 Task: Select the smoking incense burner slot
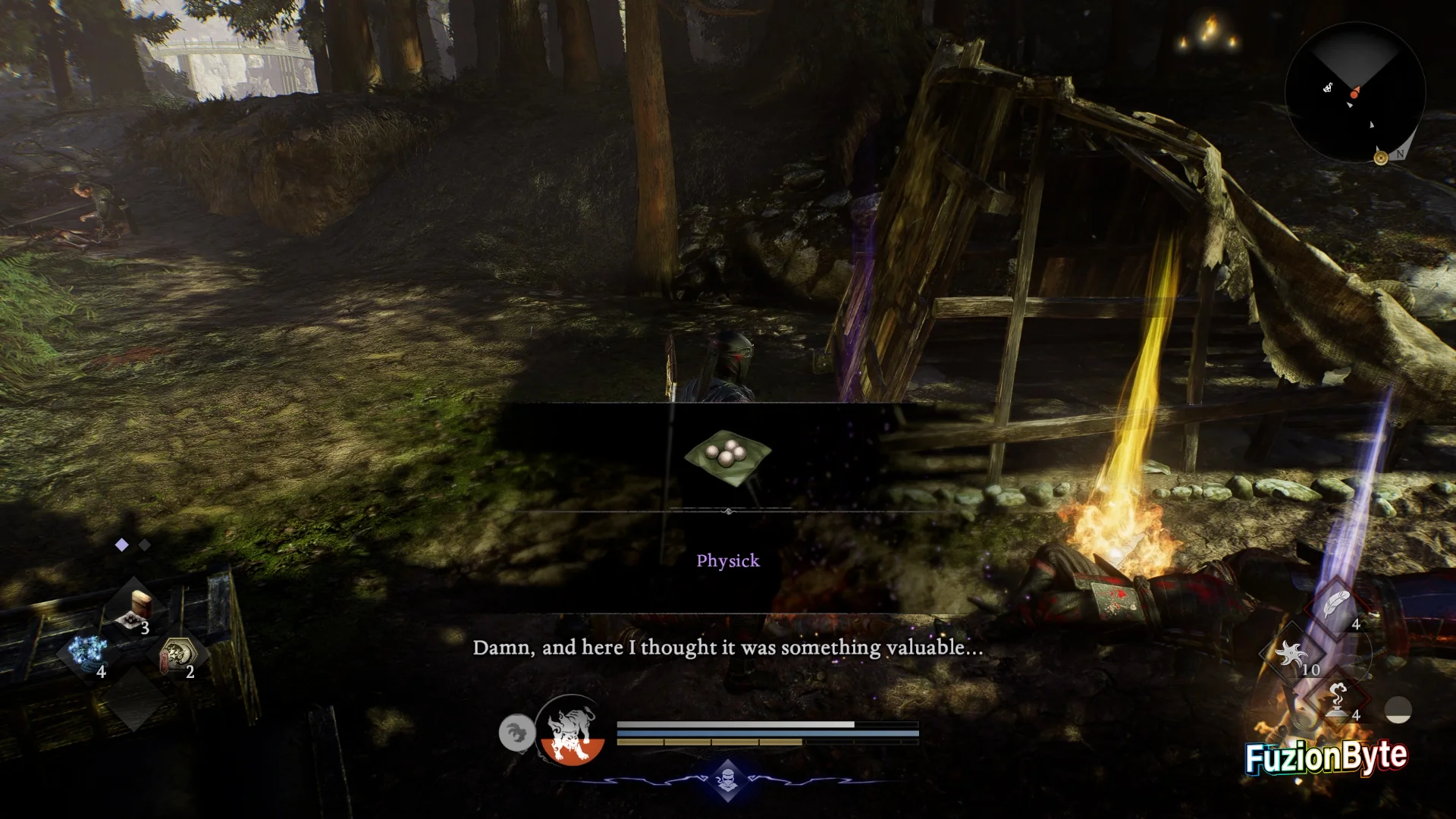(x=1337, y=699)
